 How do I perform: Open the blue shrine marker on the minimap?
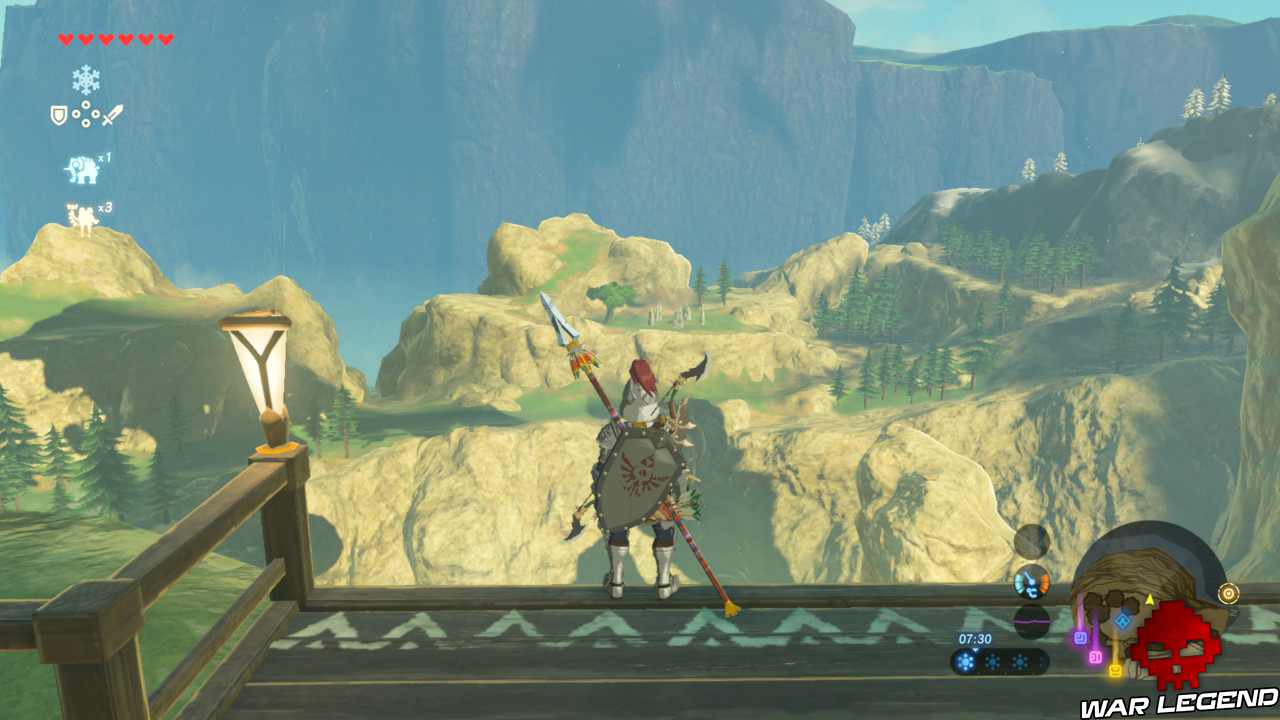[1122, 619]
